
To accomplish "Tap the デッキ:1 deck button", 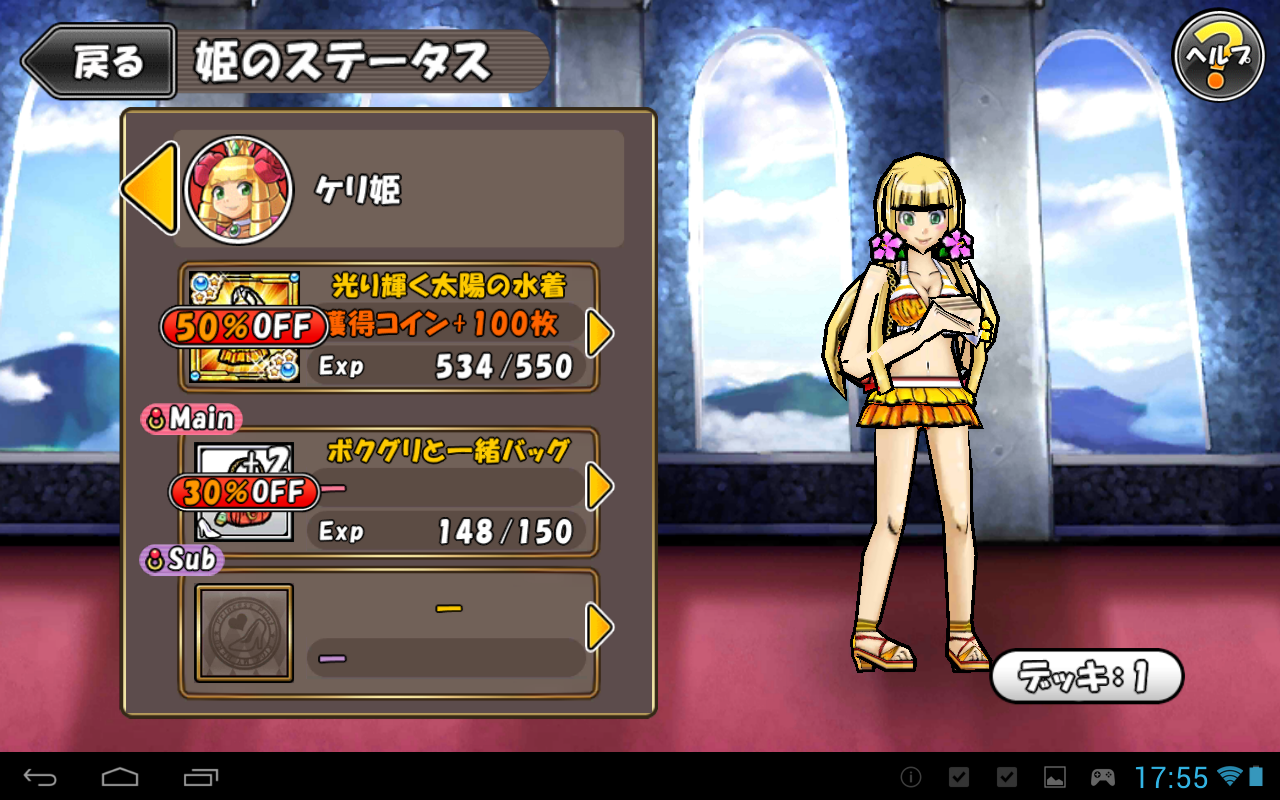I will coord(1087,677).
